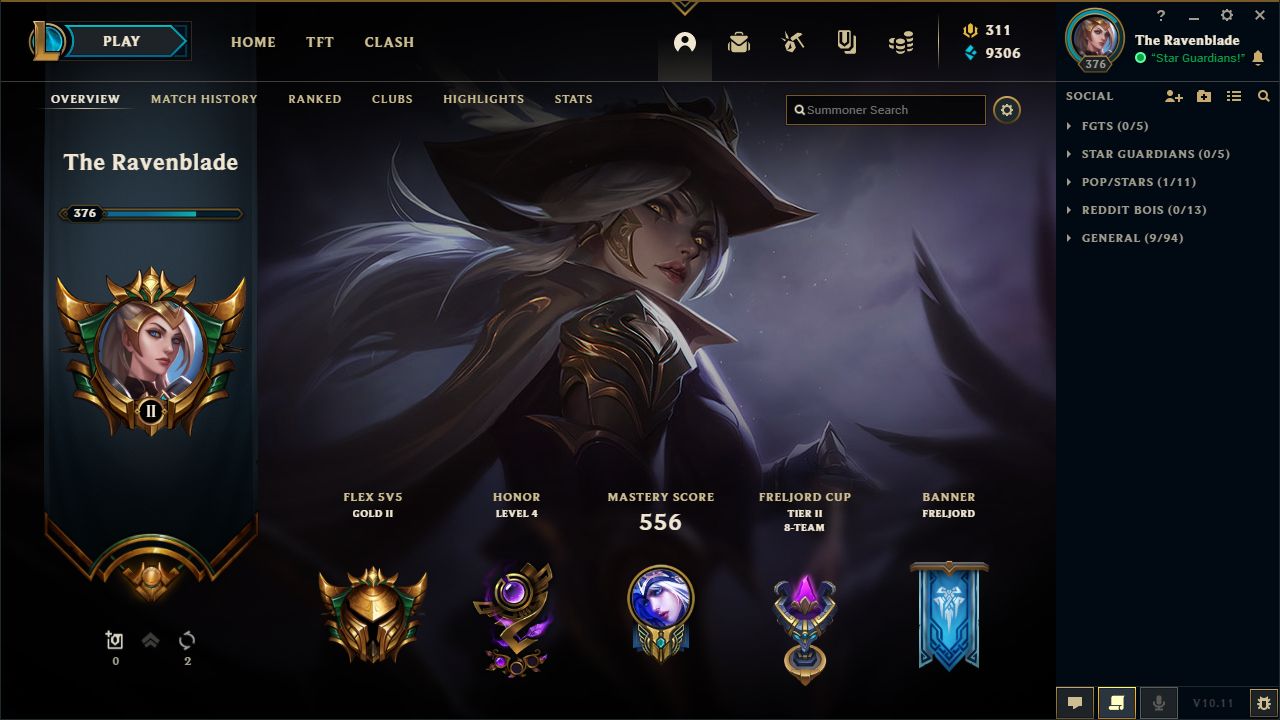This screenshot has width=1280, height=720.
Task: Select the profile silhouette icon
Action: [684, 42]
